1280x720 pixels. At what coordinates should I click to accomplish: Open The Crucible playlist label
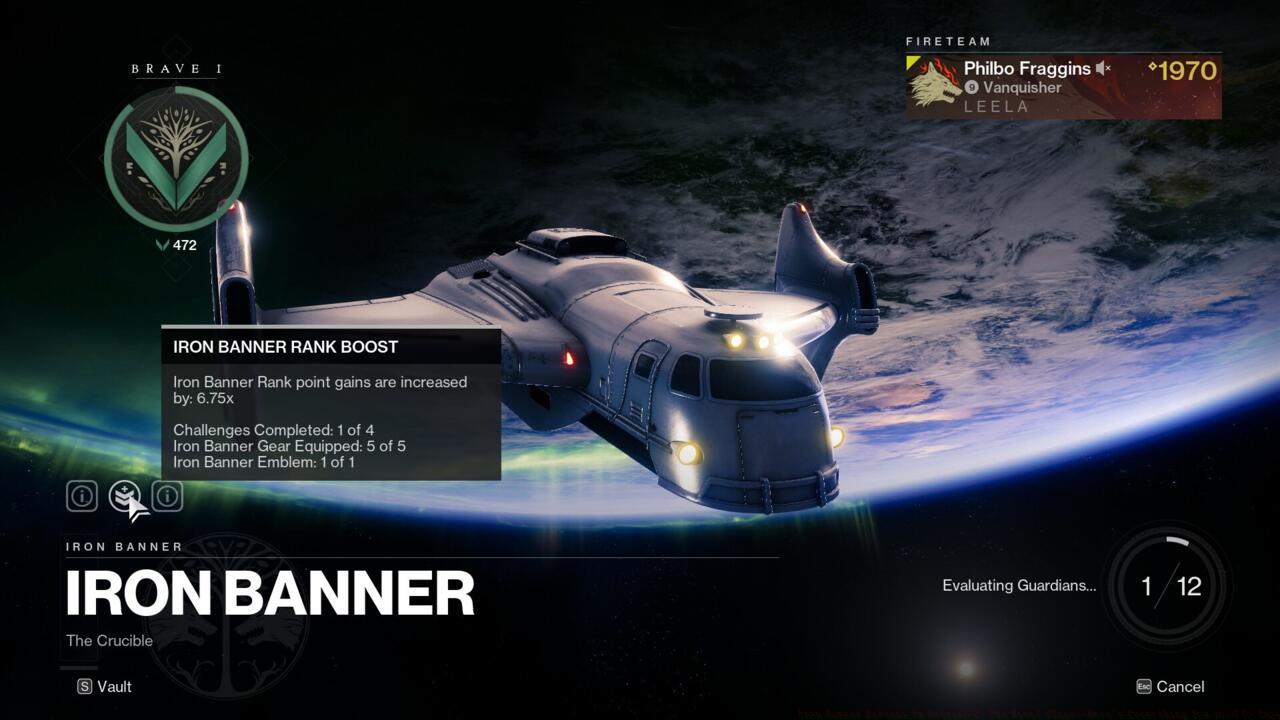[109, 640]
